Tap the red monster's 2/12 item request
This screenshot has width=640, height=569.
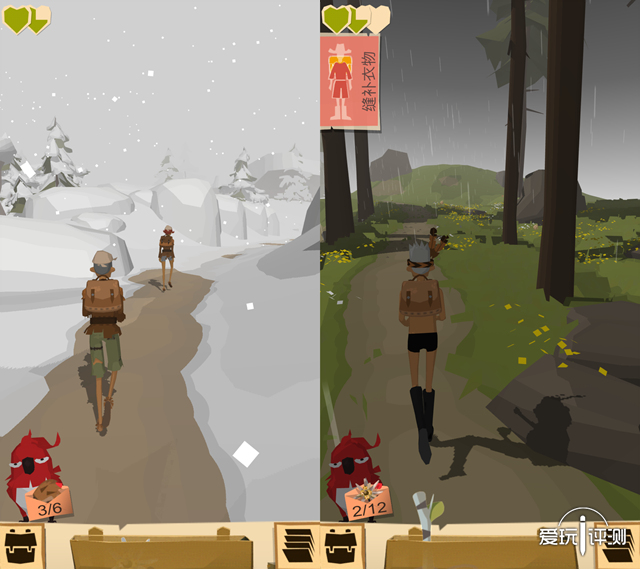[x=368, y=500]
